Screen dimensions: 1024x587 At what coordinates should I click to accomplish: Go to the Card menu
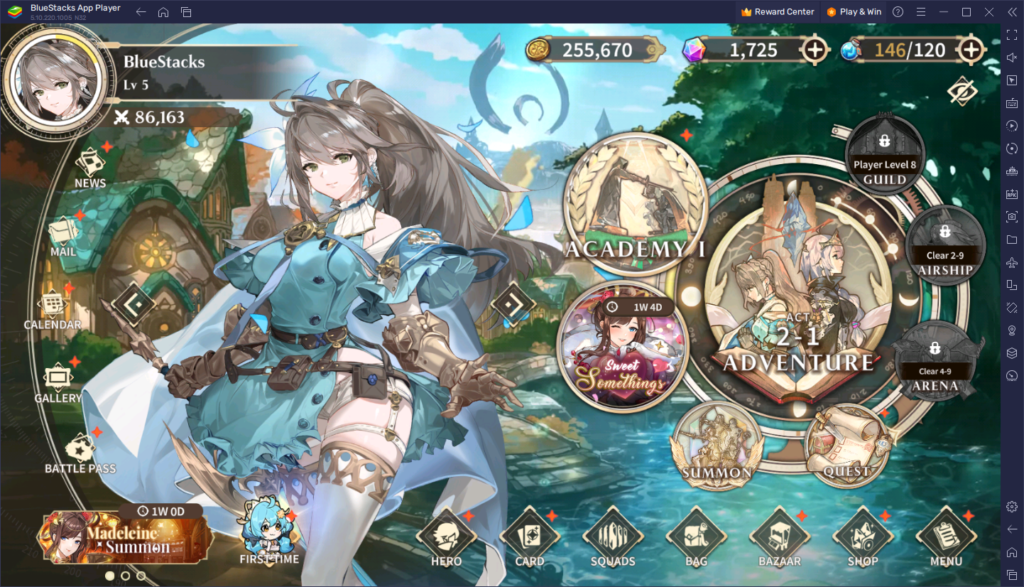529,537
